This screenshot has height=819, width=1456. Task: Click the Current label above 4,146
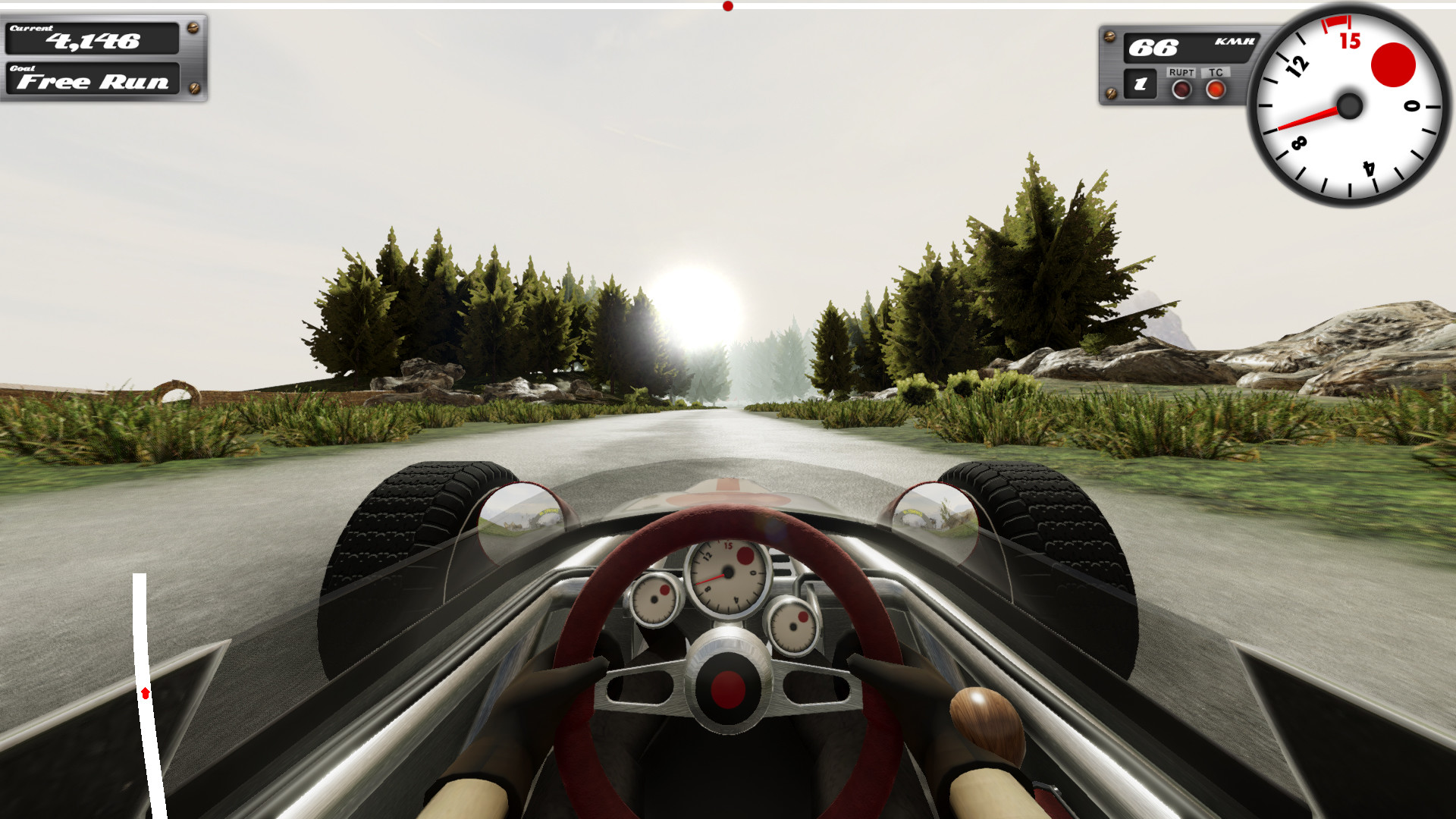(x=32, y=28)
